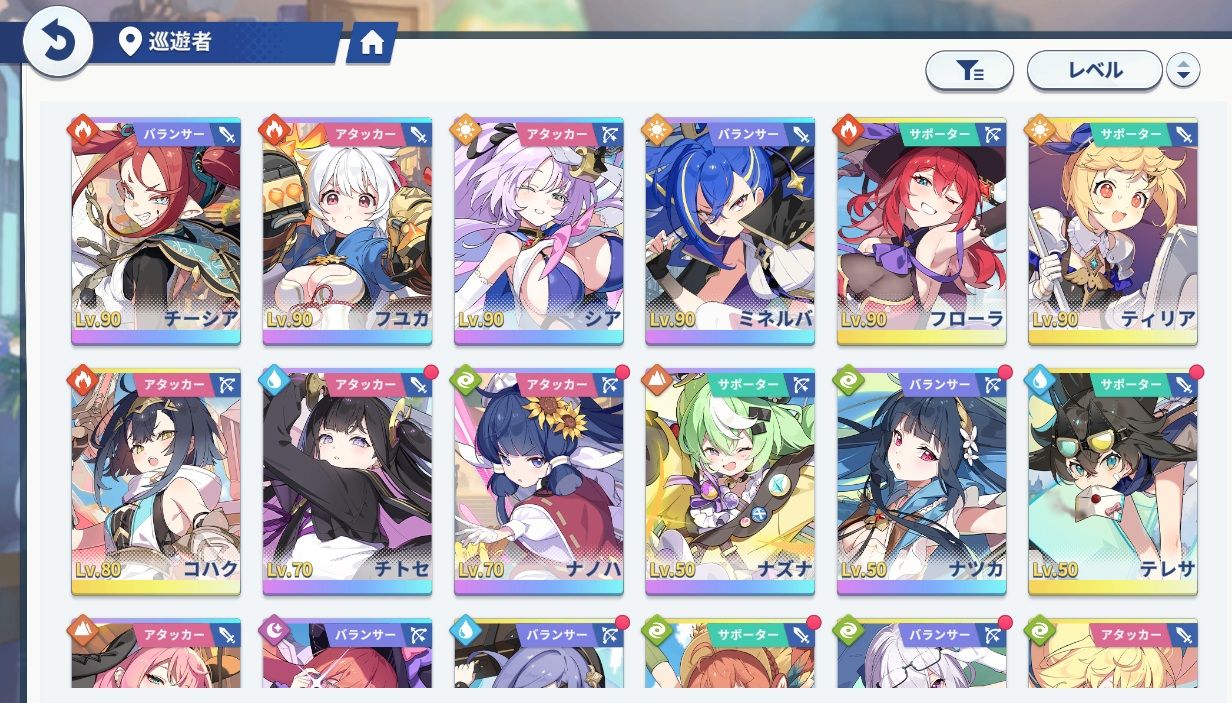Open the character filter options
Screen dimensions: 1232x703
(969, 70)
